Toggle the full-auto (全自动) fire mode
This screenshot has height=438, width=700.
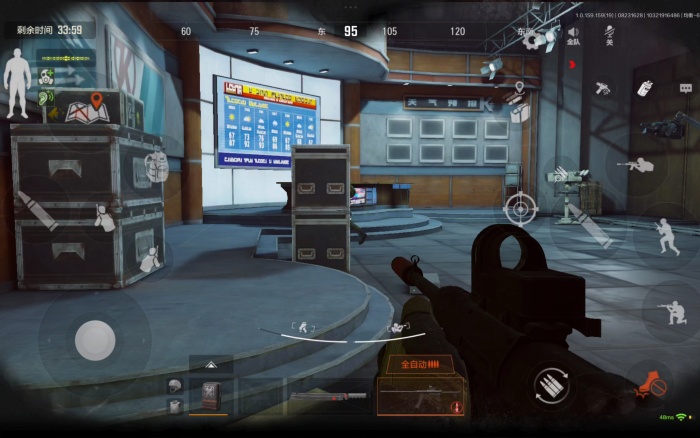click(419, 365)
